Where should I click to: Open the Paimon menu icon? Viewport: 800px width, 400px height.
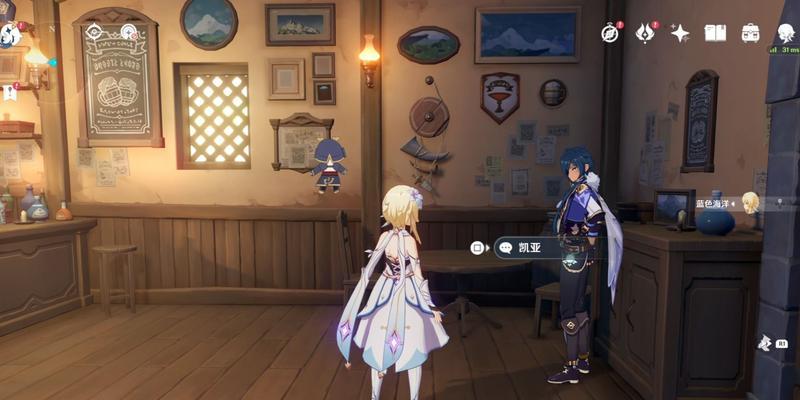pyautogui.click(x=11, y=35)
